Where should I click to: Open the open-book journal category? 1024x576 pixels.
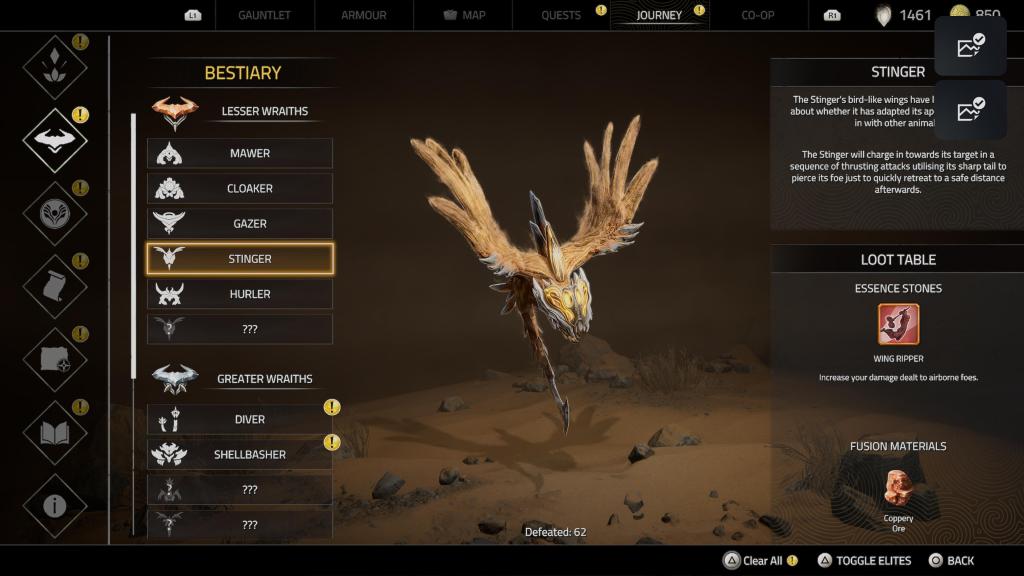55,432
